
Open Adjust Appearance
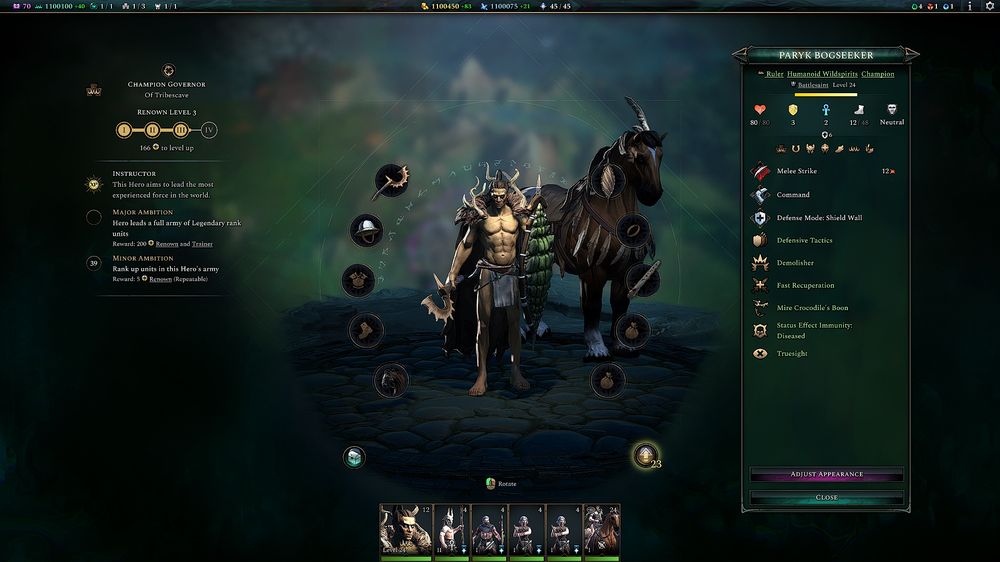tap(826, 474)
